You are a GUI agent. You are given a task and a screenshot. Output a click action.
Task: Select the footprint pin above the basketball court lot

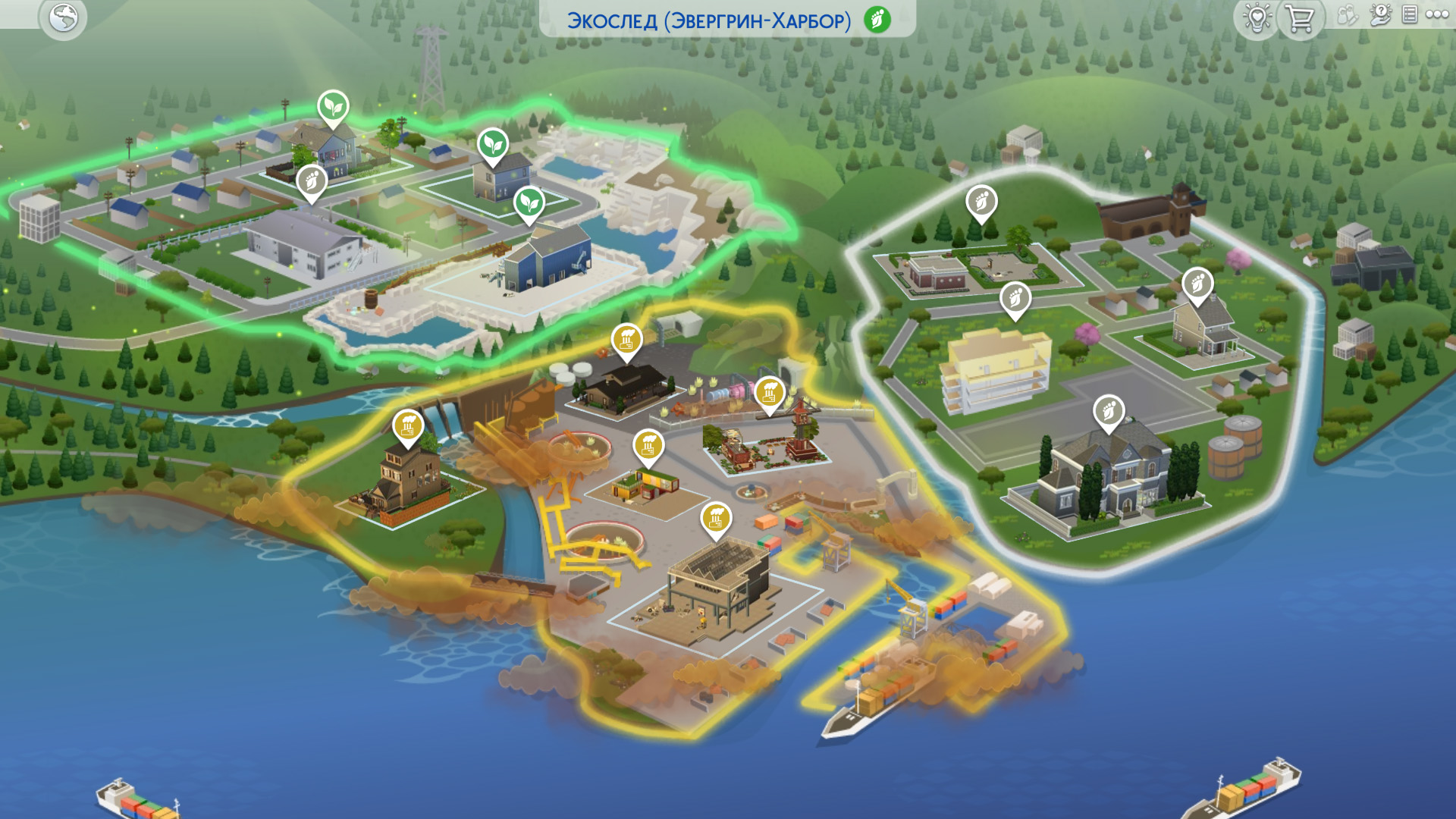(x=981, y=202)
